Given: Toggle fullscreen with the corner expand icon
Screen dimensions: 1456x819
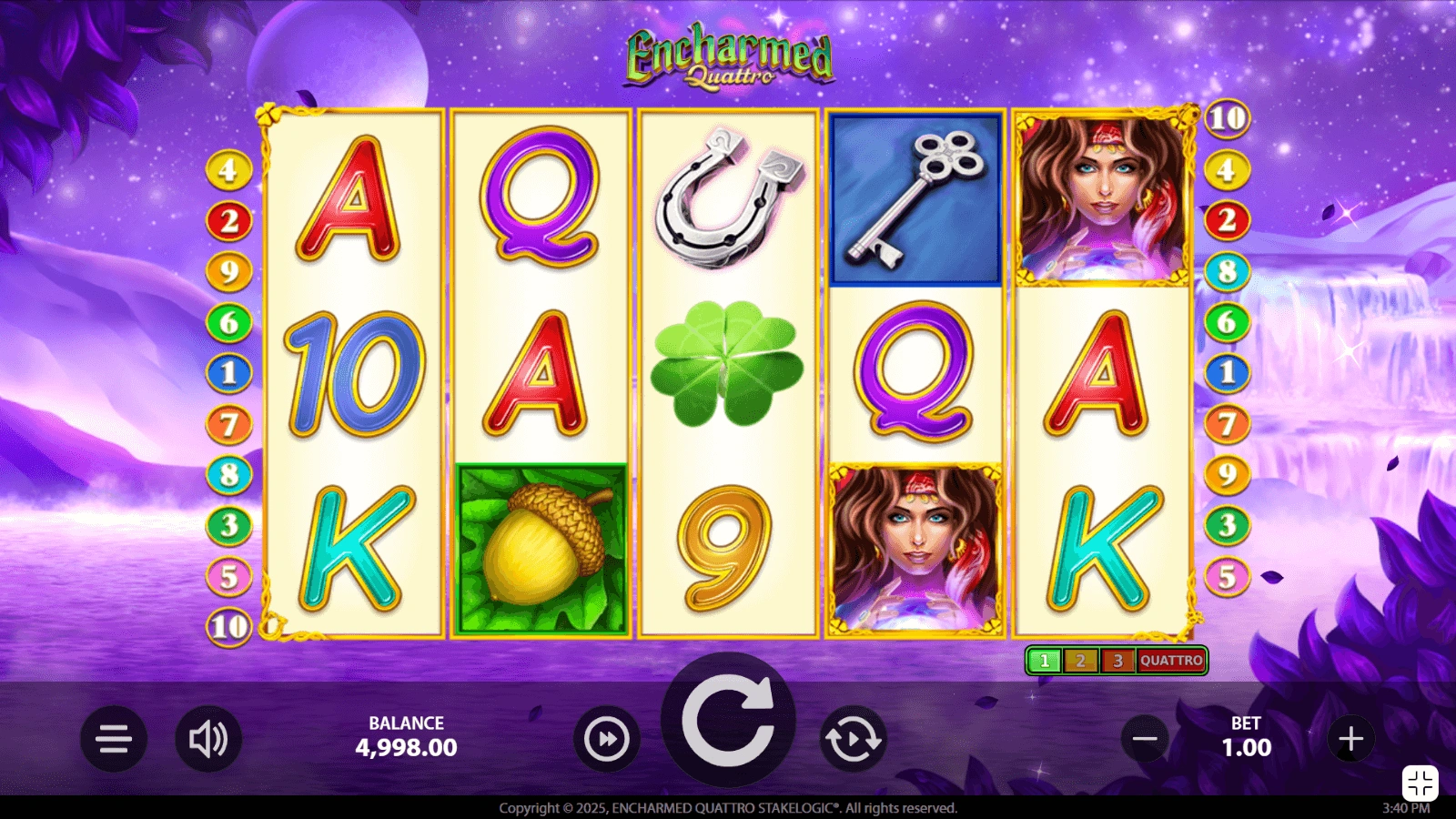Looking at the screenshot, I should coord(1420,783).
